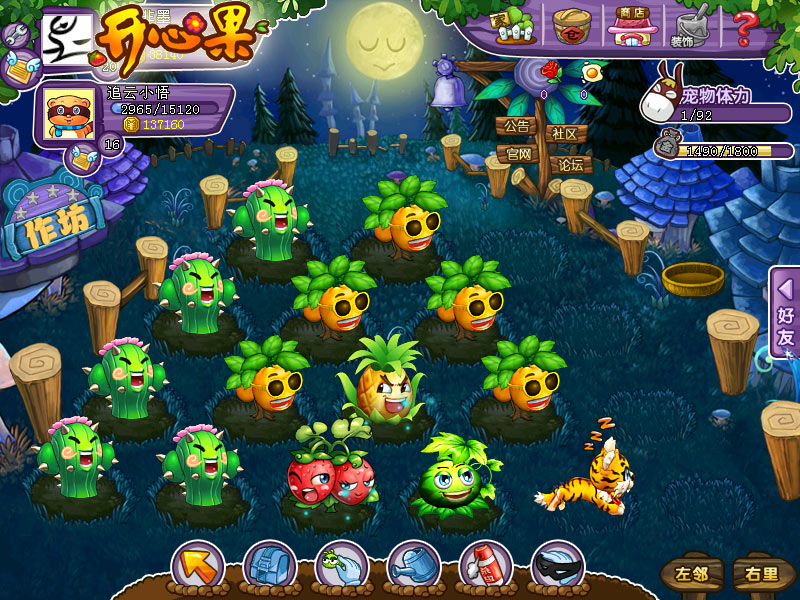Open the 社区 community signpost
The width and height of the screenshot is (800, 600).
point(564,133)
